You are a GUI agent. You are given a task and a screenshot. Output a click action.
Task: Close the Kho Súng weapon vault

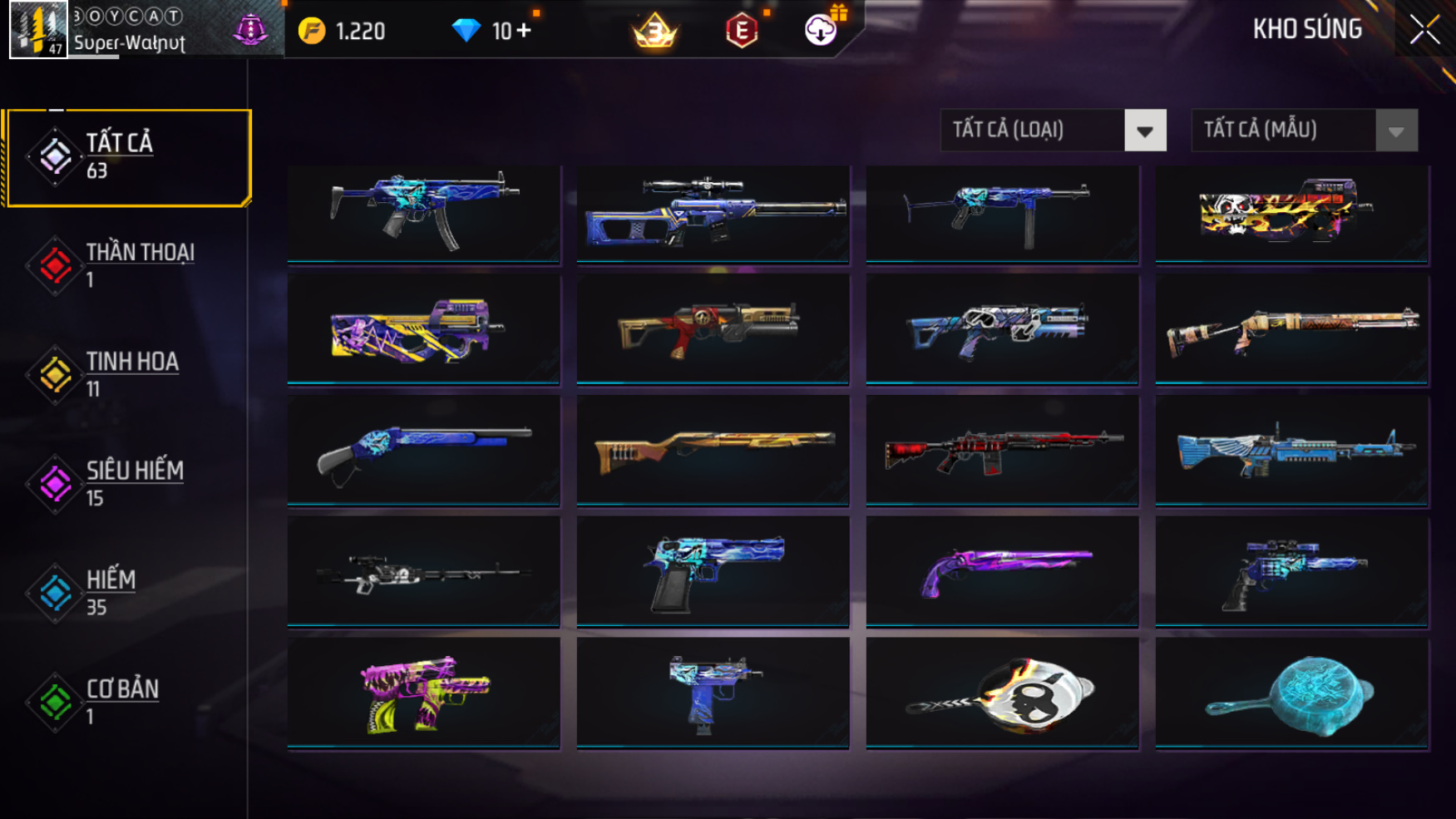pos(1424,31)
